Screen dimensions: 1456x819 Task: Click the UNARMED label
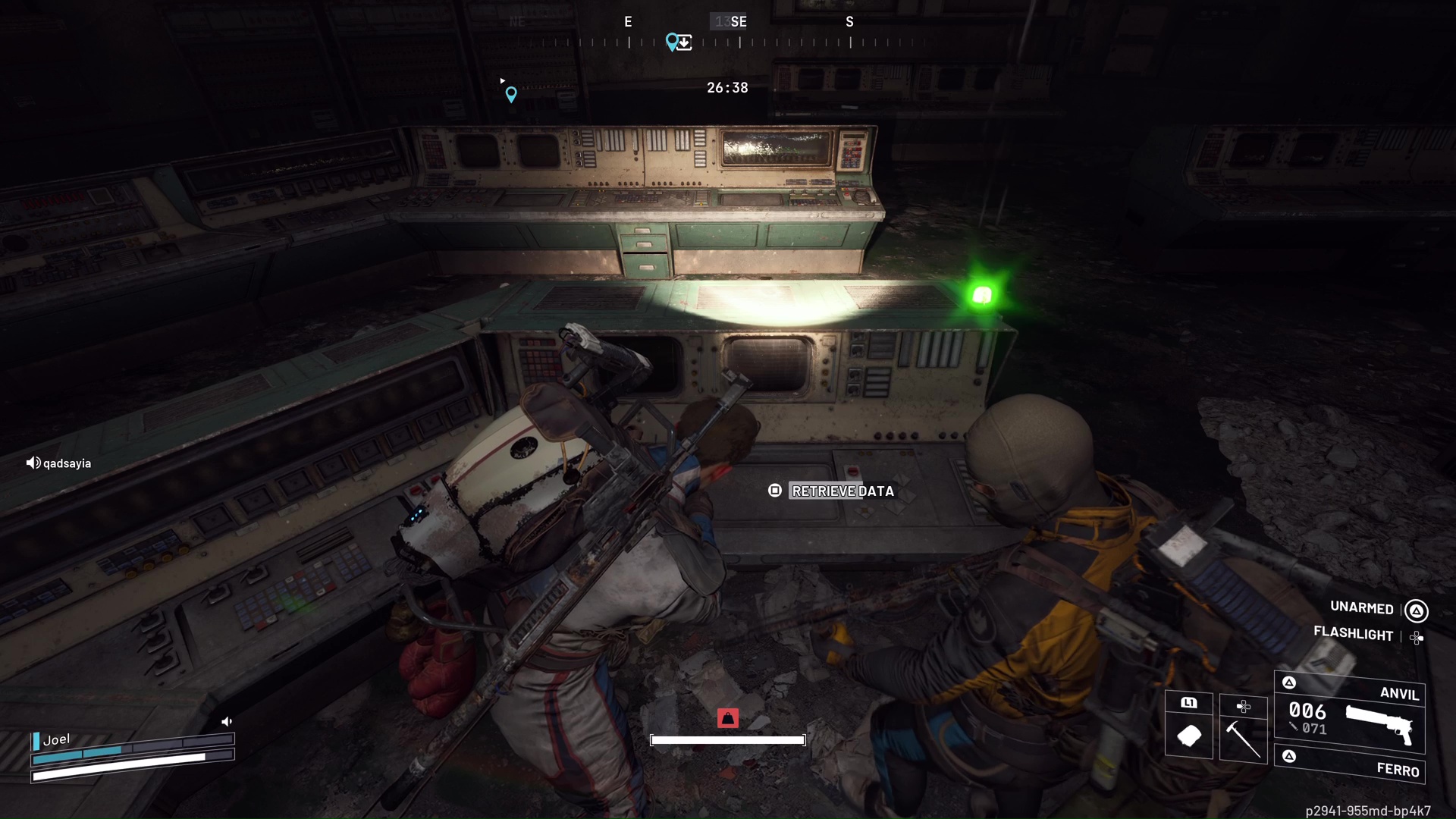1361,608
